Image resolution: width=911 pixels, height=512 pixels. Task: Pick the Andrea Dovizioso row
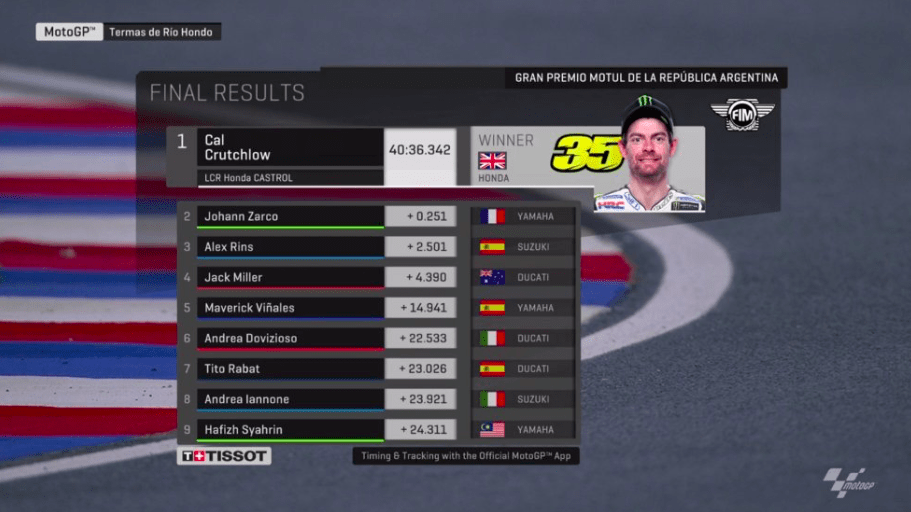tap(292, 338)
